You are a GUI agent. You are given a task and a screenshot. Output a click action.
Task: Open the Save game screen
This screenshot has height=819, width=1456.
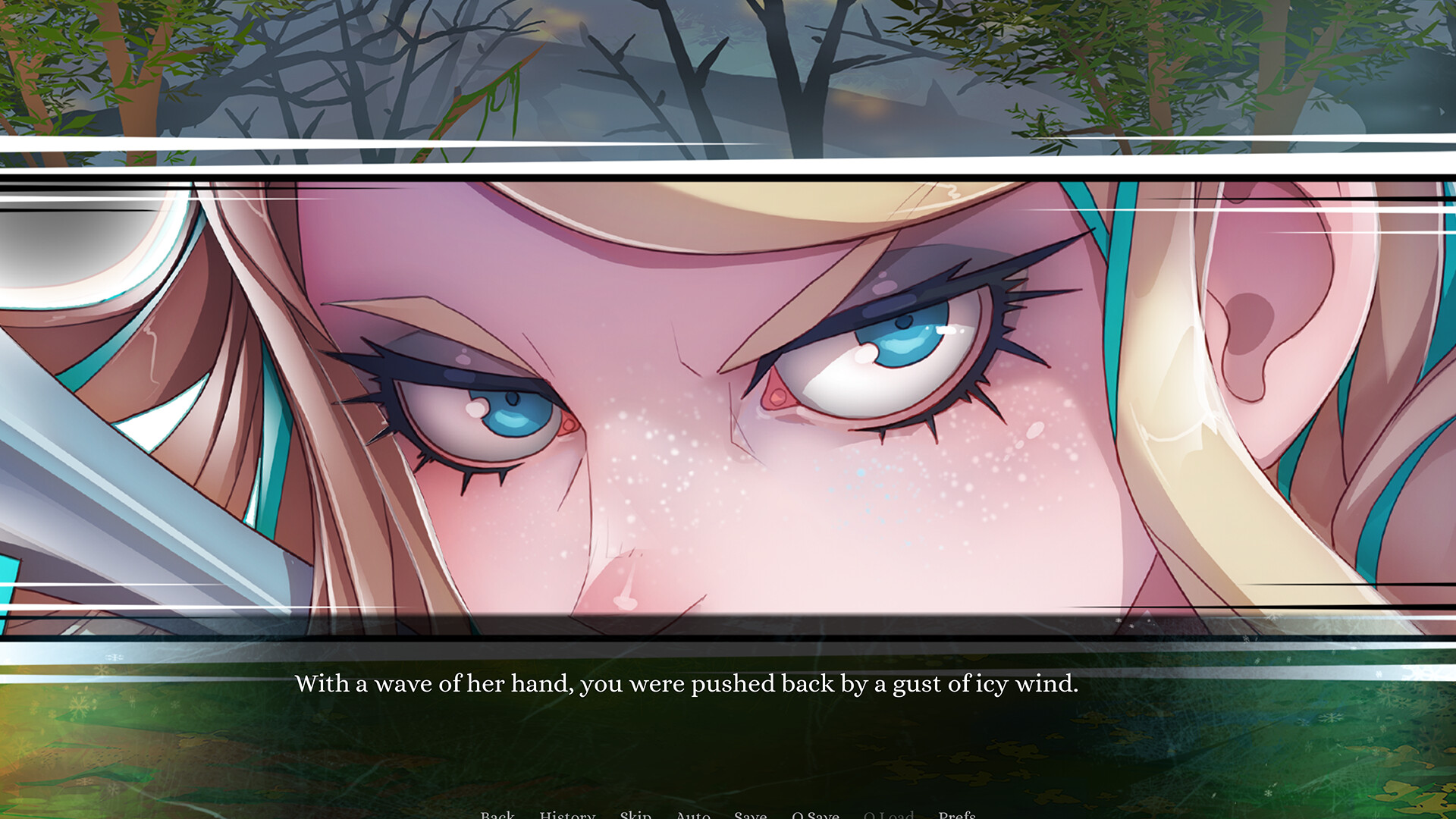coord(750,814)
